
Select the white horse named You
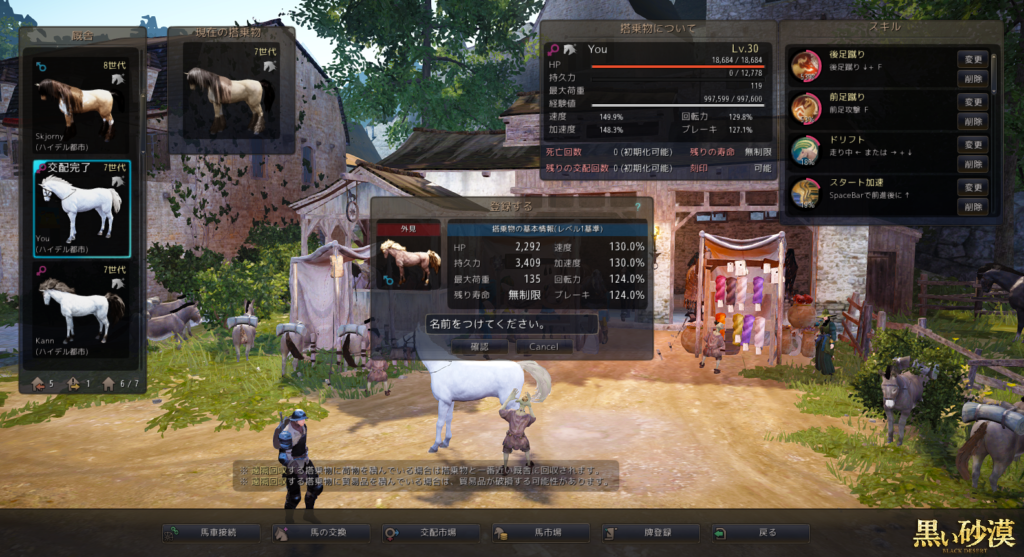coord(81,207)
